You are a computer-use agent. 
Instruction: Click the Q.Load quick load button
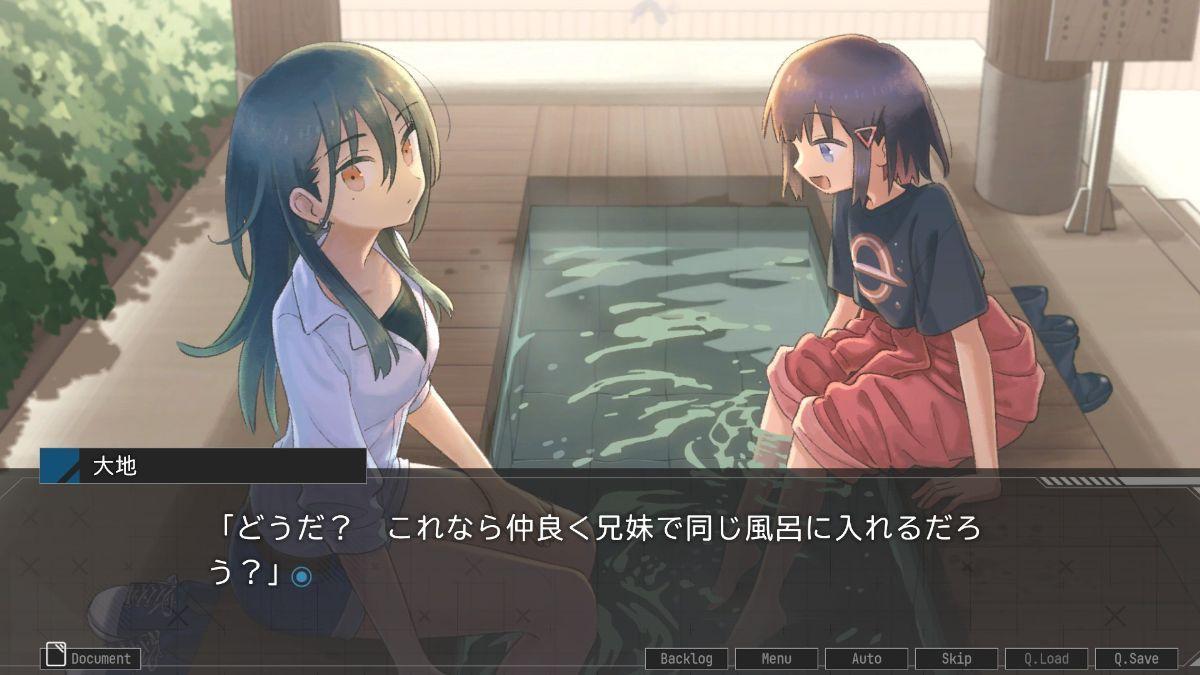(1046, 659)
